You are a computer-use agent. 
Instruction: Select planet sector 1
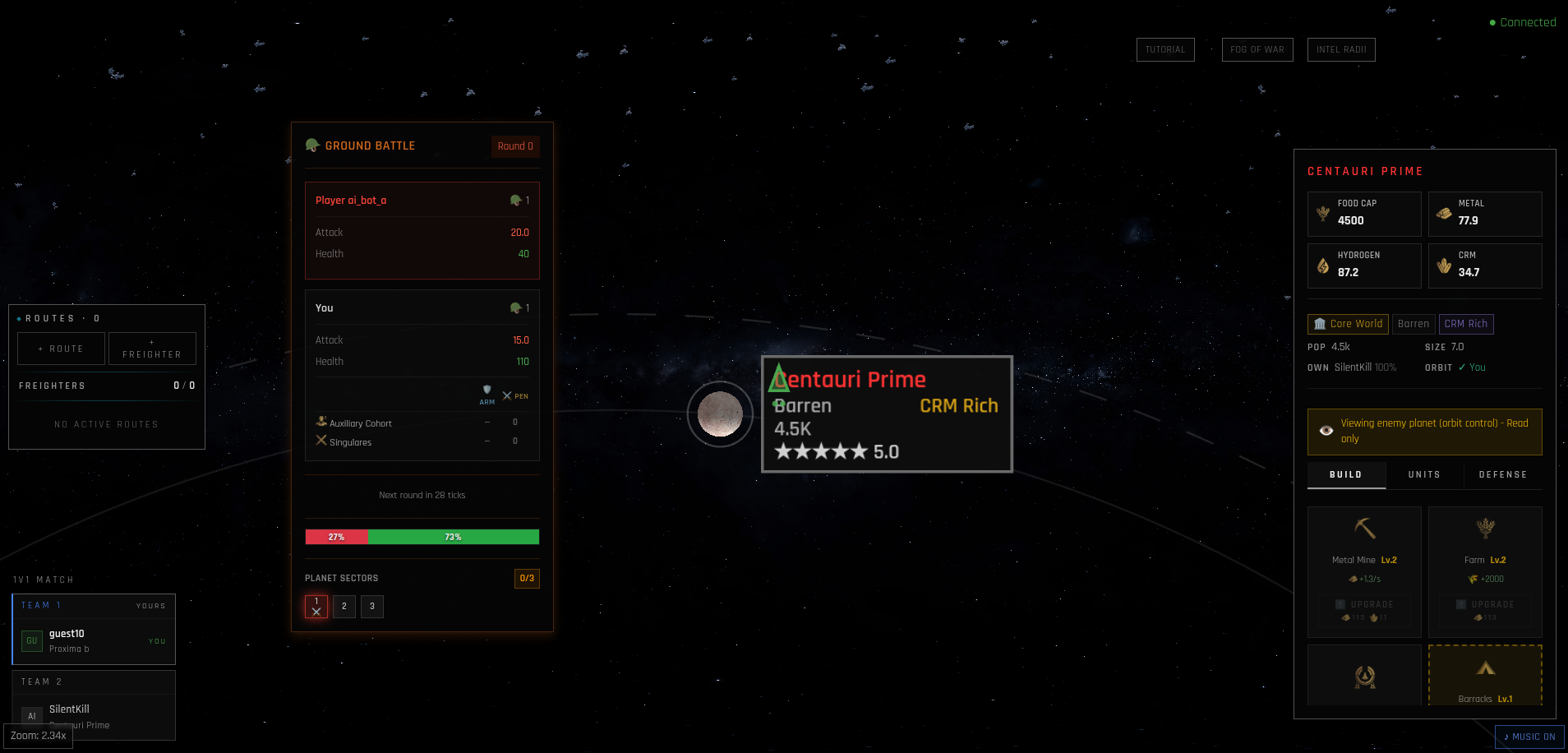pos(316,607)
